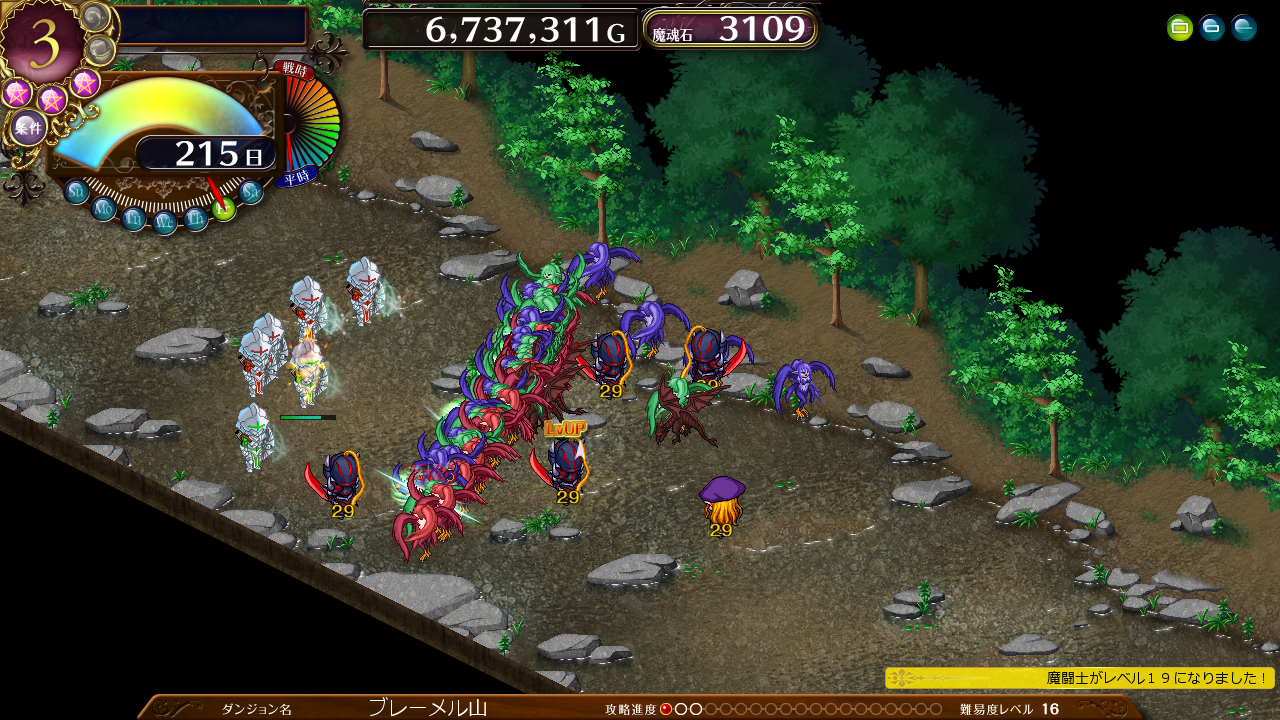
Task: Select the Mo weekday orb
Action: point(104,208)
